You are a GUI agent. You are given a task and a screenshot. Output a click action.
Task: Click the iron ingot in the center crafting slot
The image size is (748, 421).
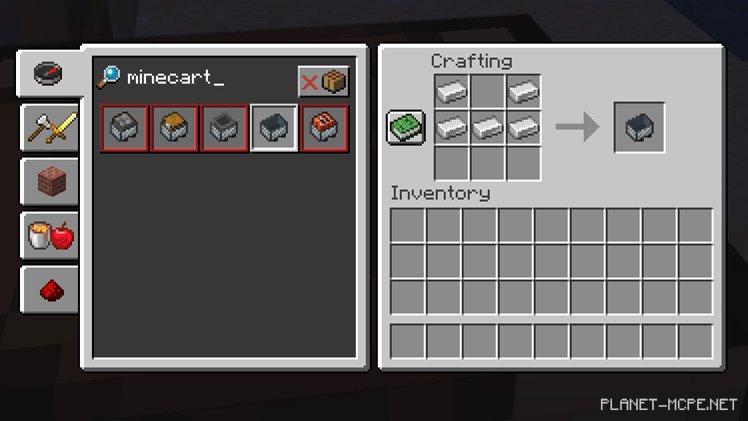(487, 127)
